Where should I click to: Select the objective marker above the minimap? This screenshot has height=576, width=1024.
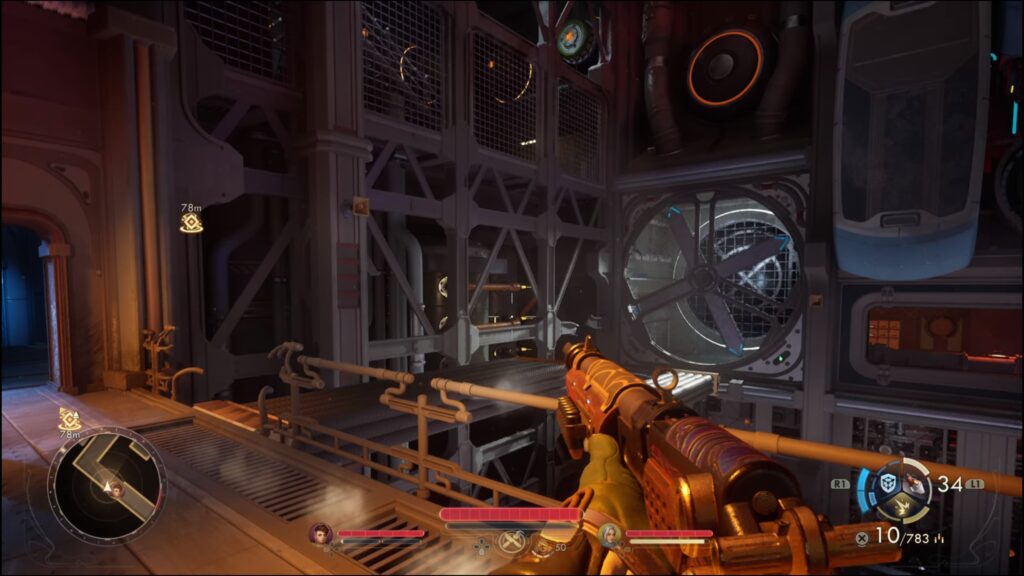tap(69, 419)
